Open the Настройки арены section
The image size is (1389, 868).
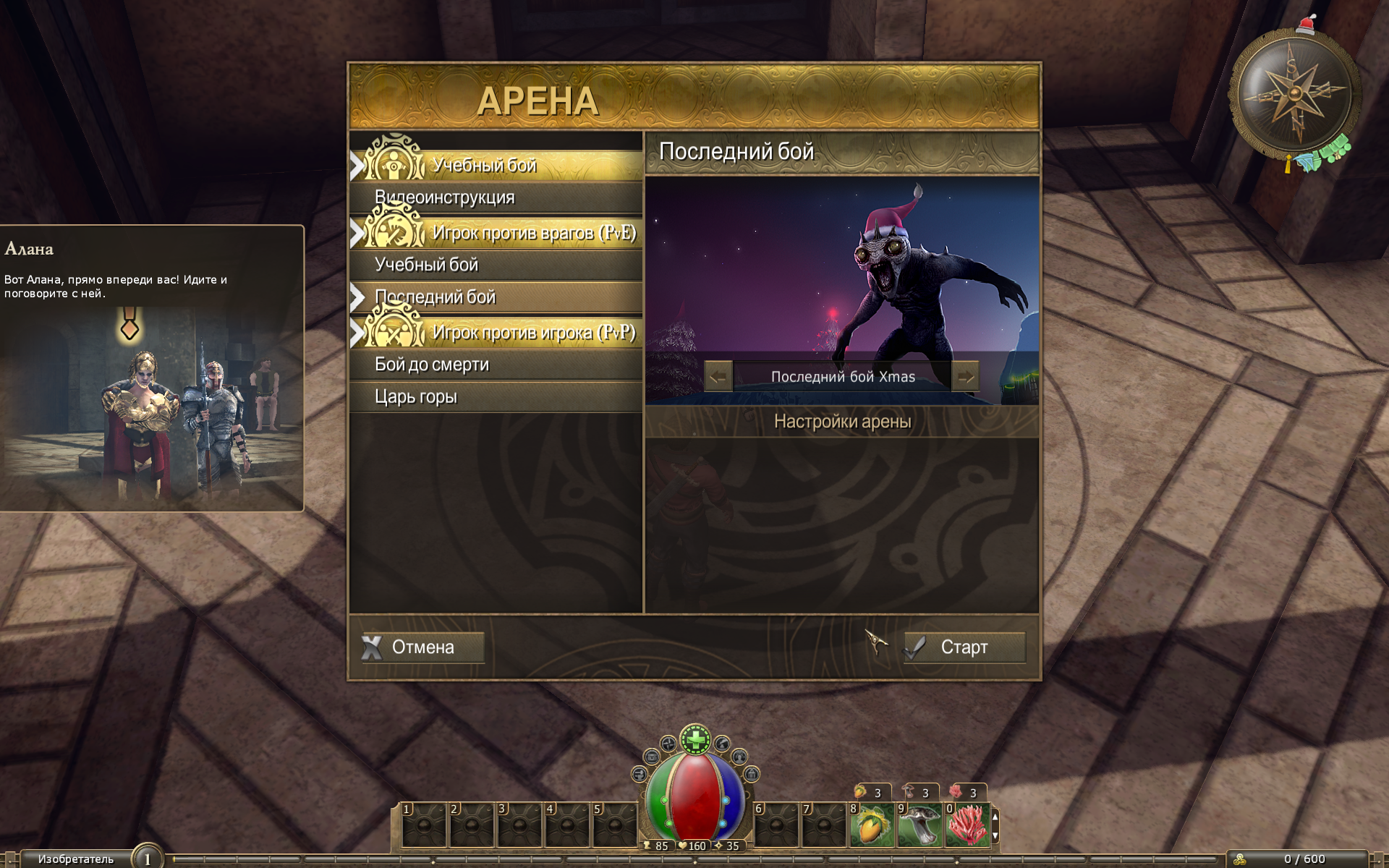[x=842, y=422]
